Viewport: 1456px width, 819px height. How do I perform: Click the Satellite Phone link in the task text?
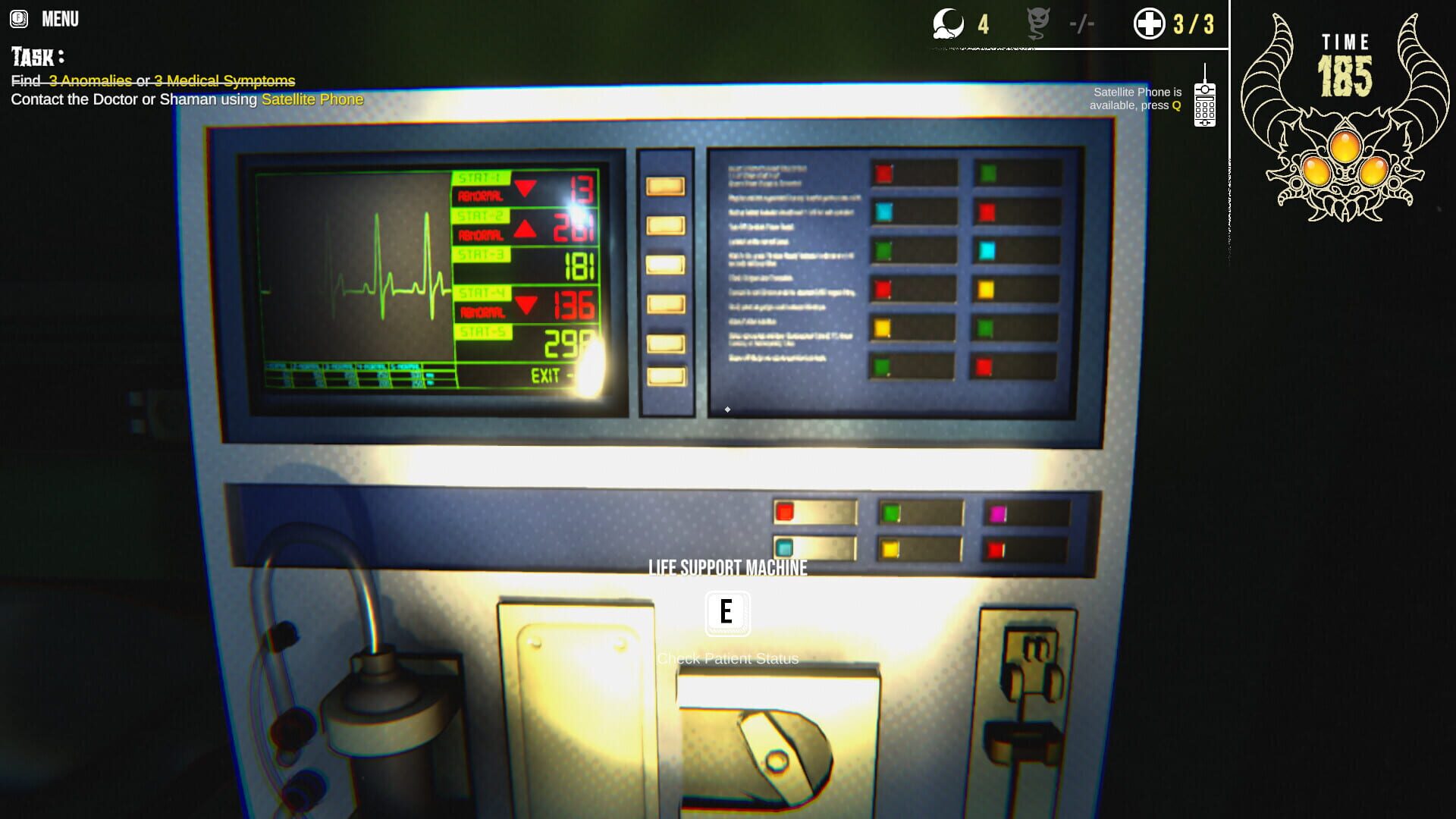click(x=312, y=99)
